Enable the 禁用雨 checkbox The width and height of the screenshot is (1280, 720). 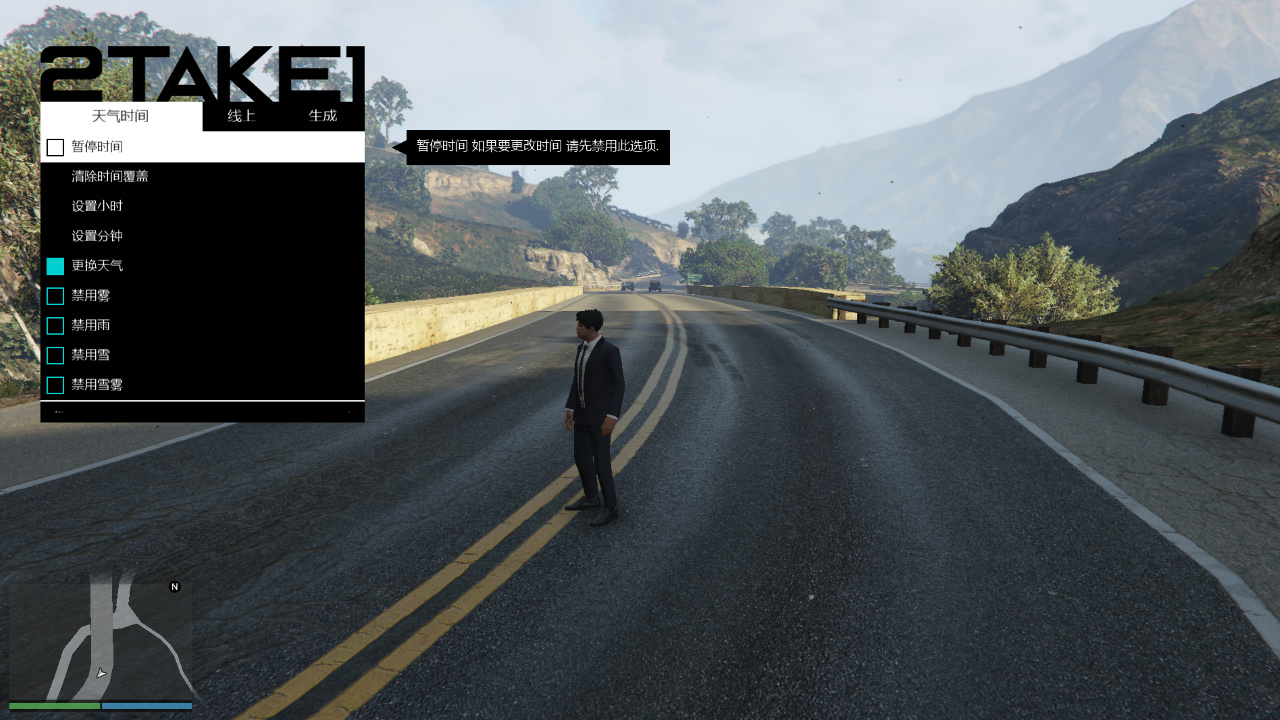pyautogui.click(x=55, y=325)
